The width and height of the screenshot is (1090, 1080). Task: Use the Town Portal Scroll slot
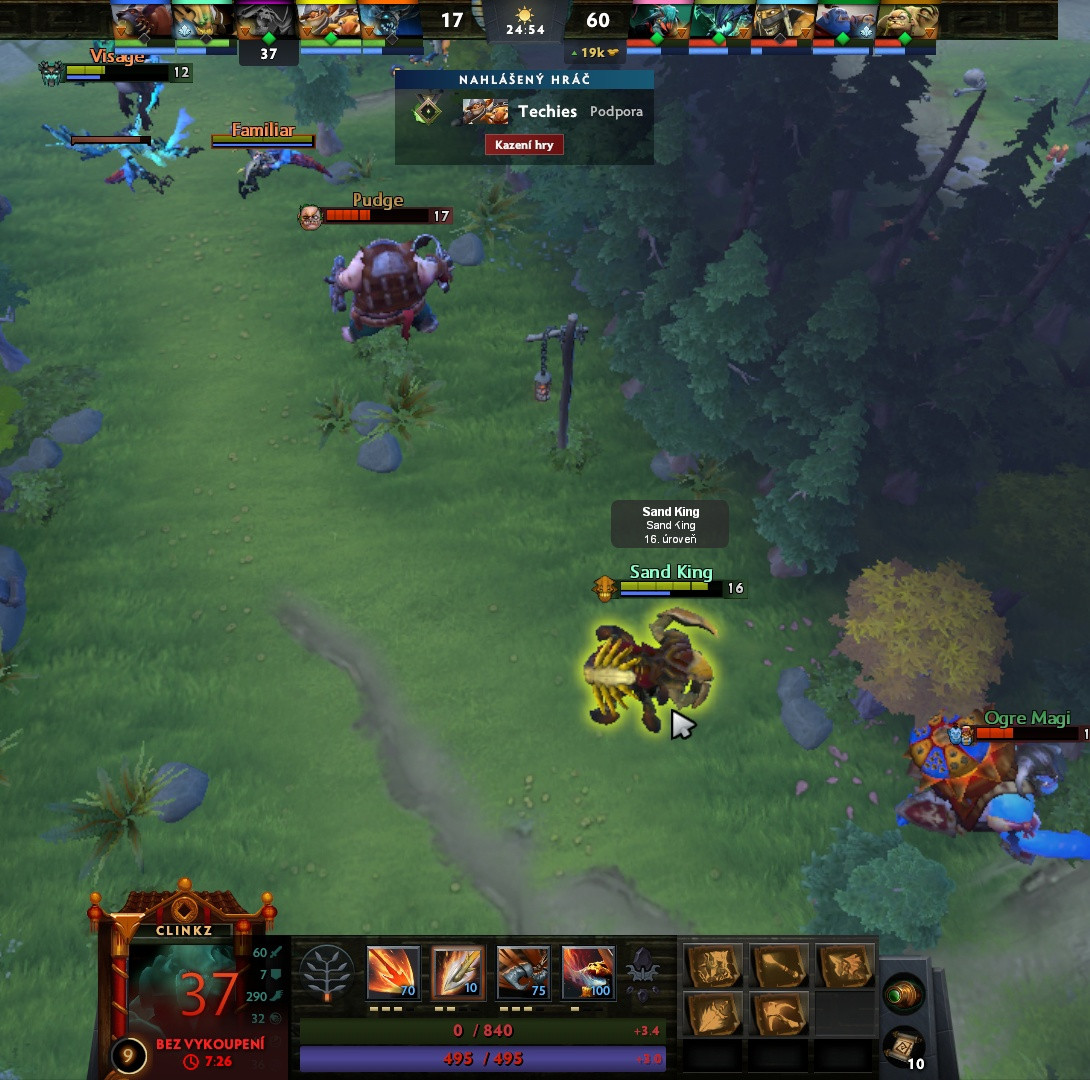(x=903, y=1047)
